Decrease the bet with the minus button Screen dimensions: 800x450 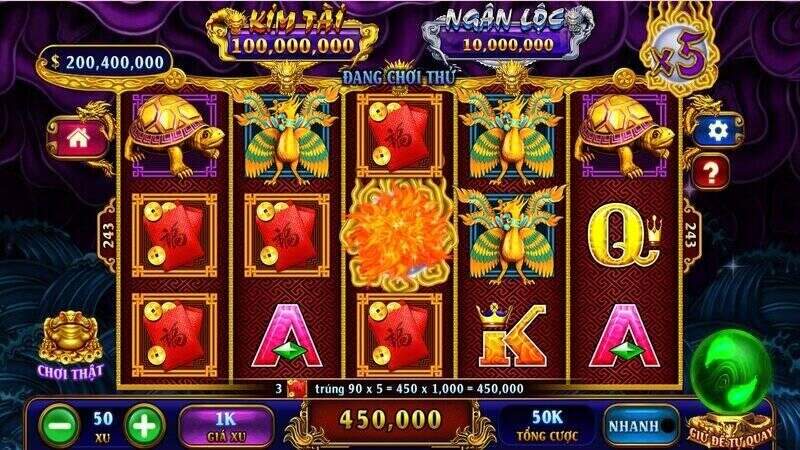(x=59, y=424)
